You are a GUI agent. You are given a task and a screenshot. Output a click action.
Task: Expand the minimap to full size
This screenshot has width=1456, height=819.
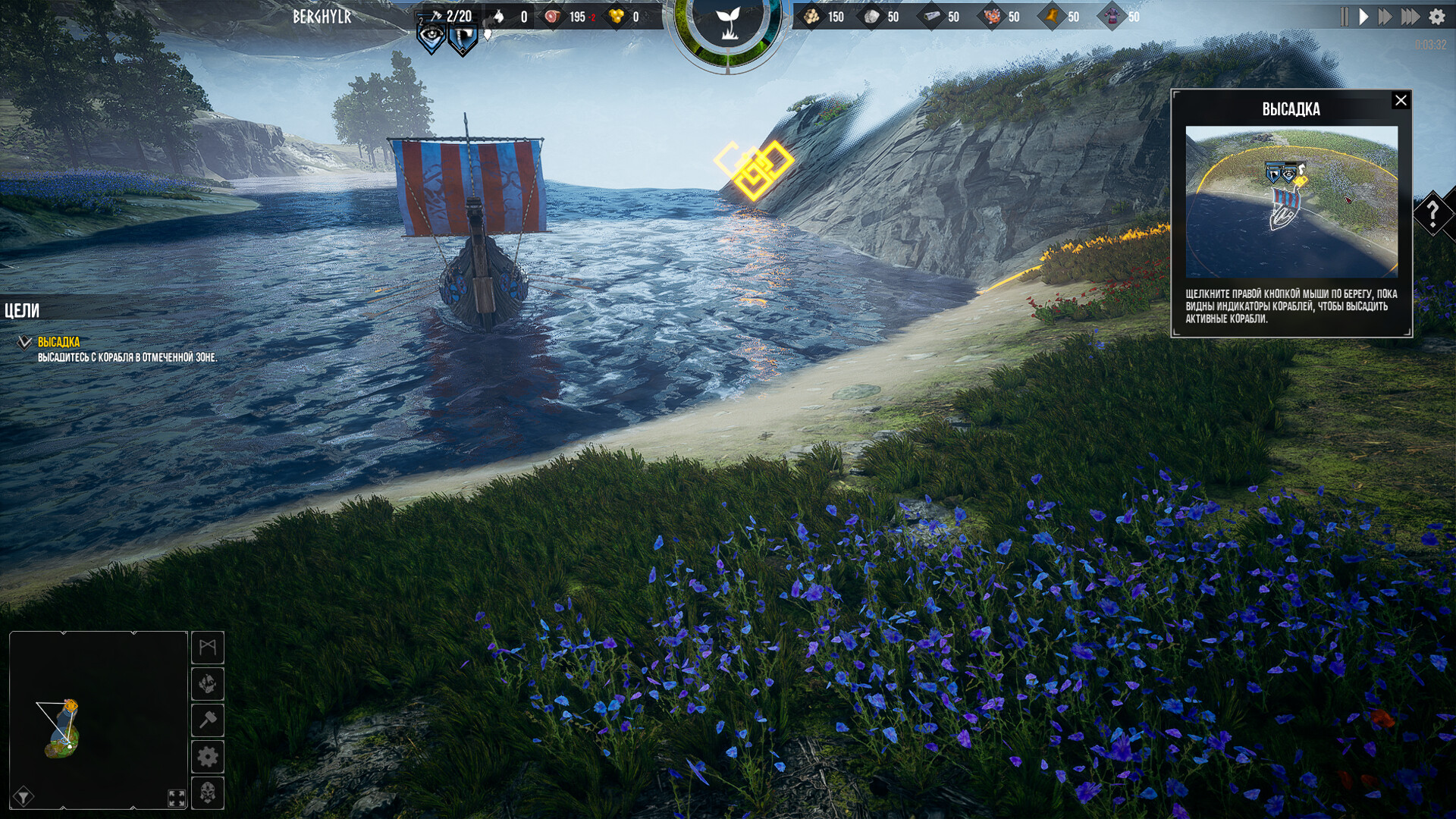pos(177,798)
